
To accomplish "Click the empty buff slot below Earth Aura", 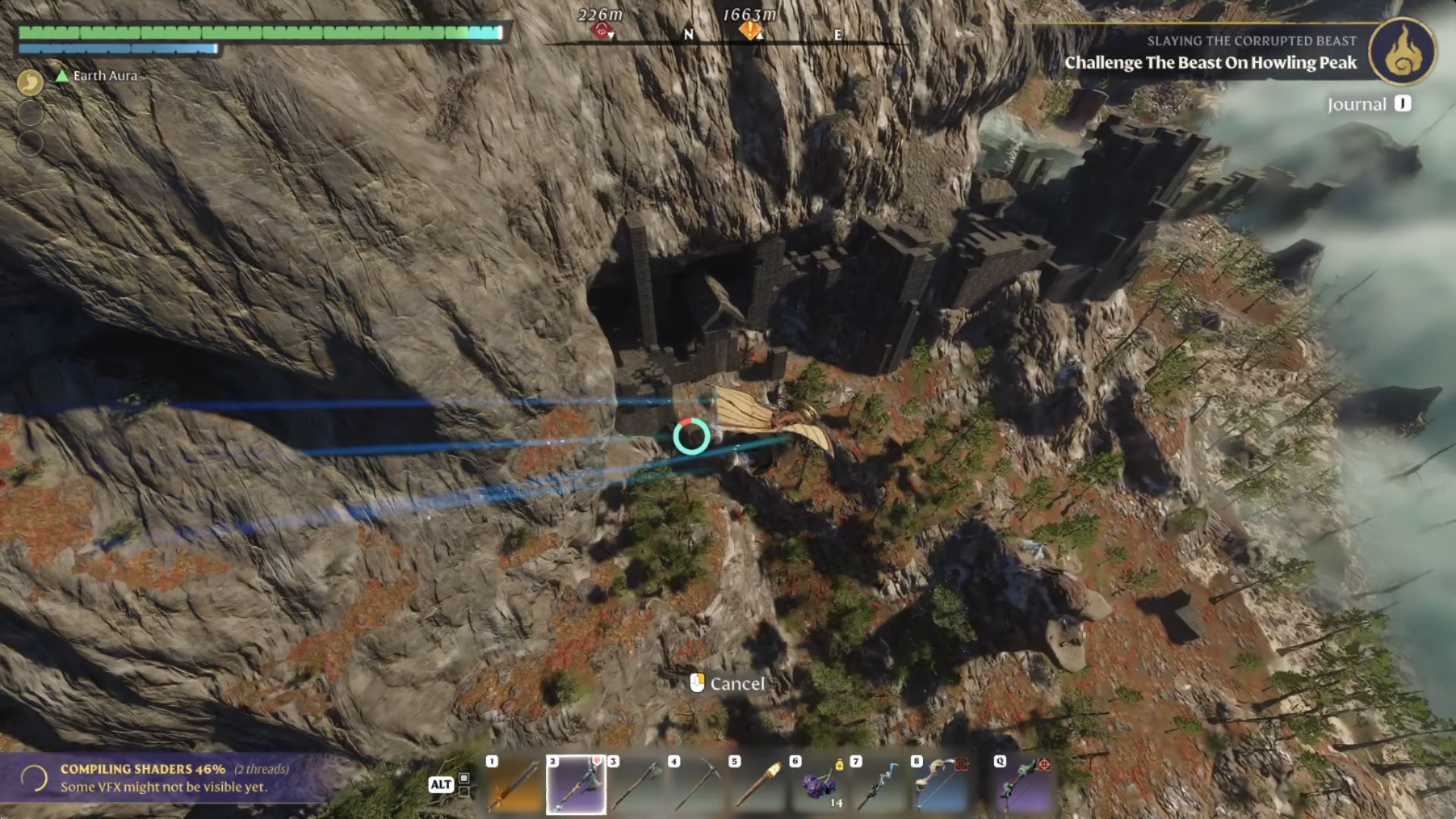I will point(30,113).
